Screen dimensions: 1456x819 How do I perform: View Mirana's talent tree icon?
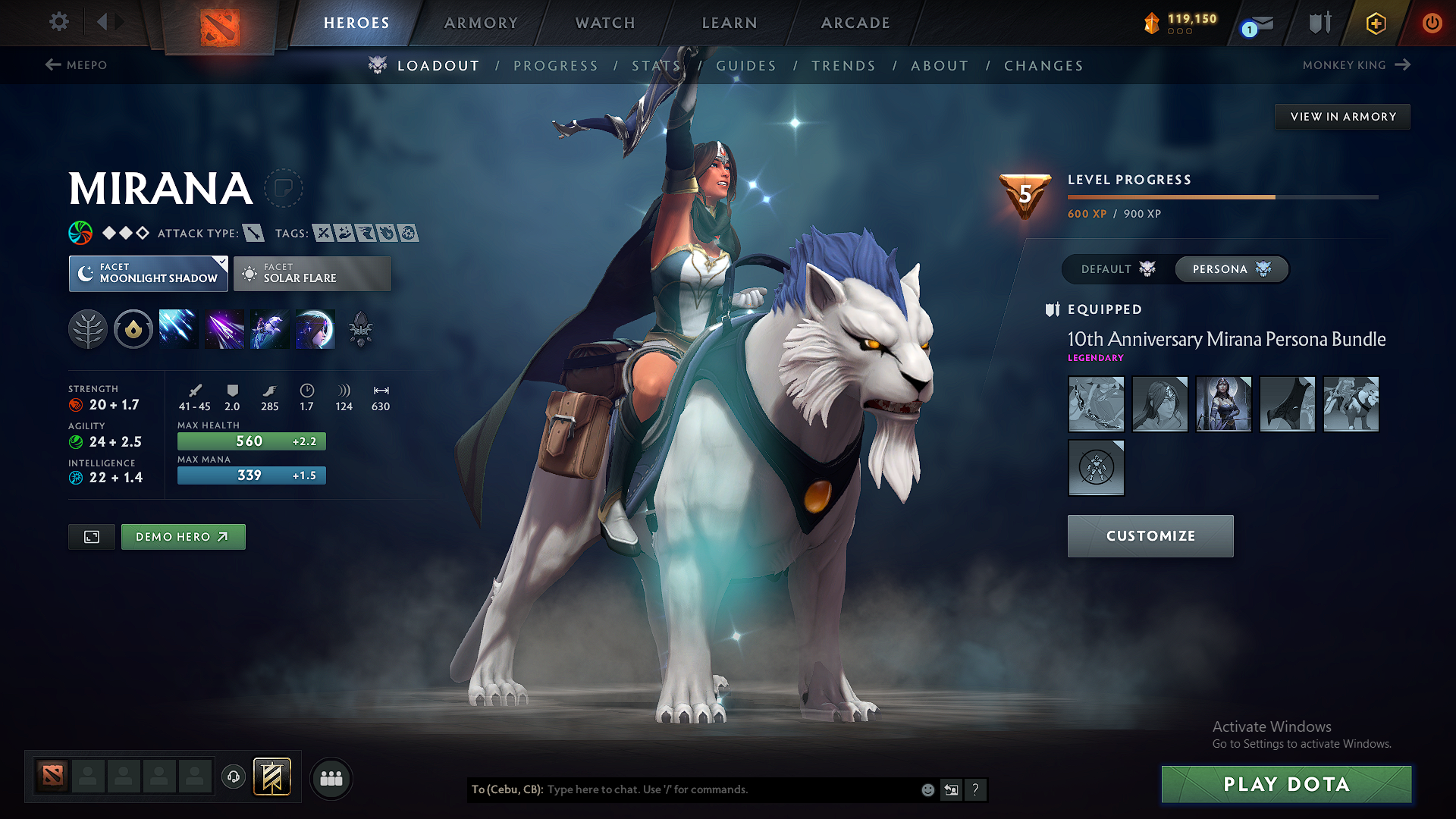[x=88, y=328]
